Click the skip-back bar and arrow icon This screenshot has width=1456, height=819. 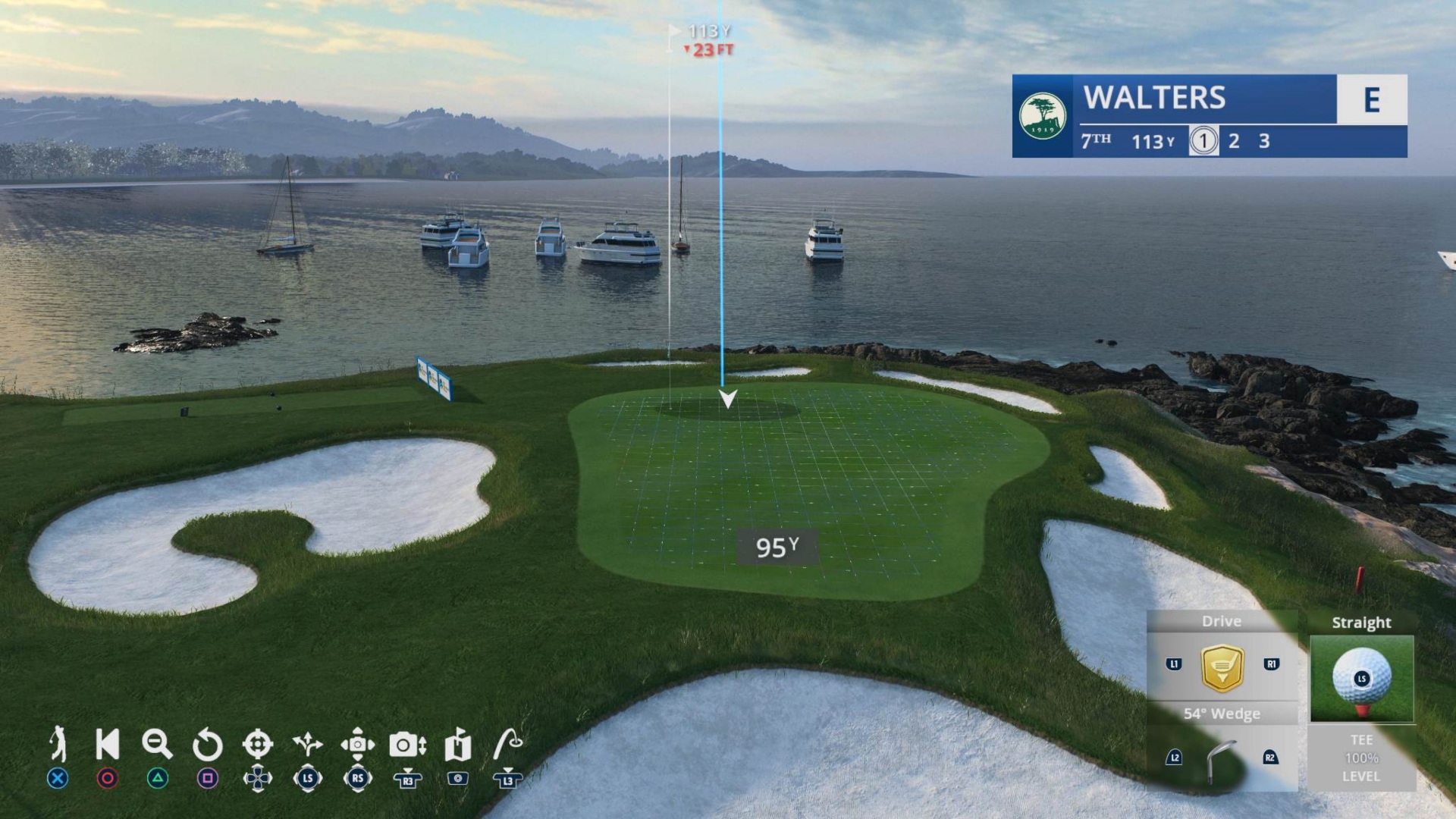[x=107, y=744]
